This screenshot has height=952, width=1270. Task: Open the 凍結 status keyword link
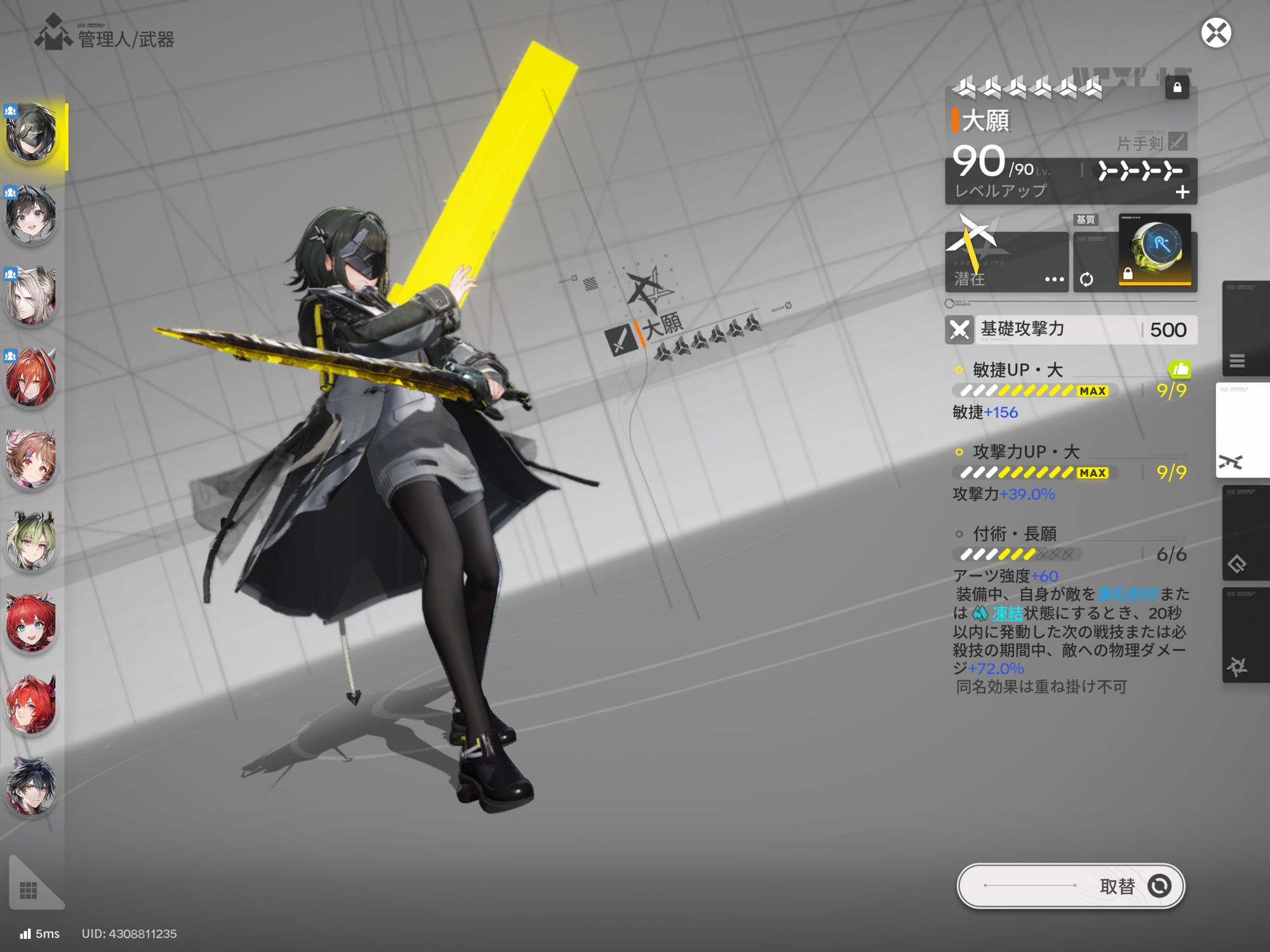(x=1007, y=613)
